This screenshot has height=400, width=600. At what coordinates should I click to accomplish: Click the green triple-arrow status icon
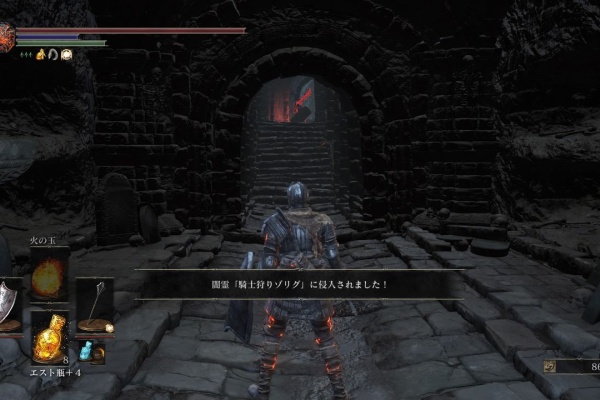pos(27,55)
